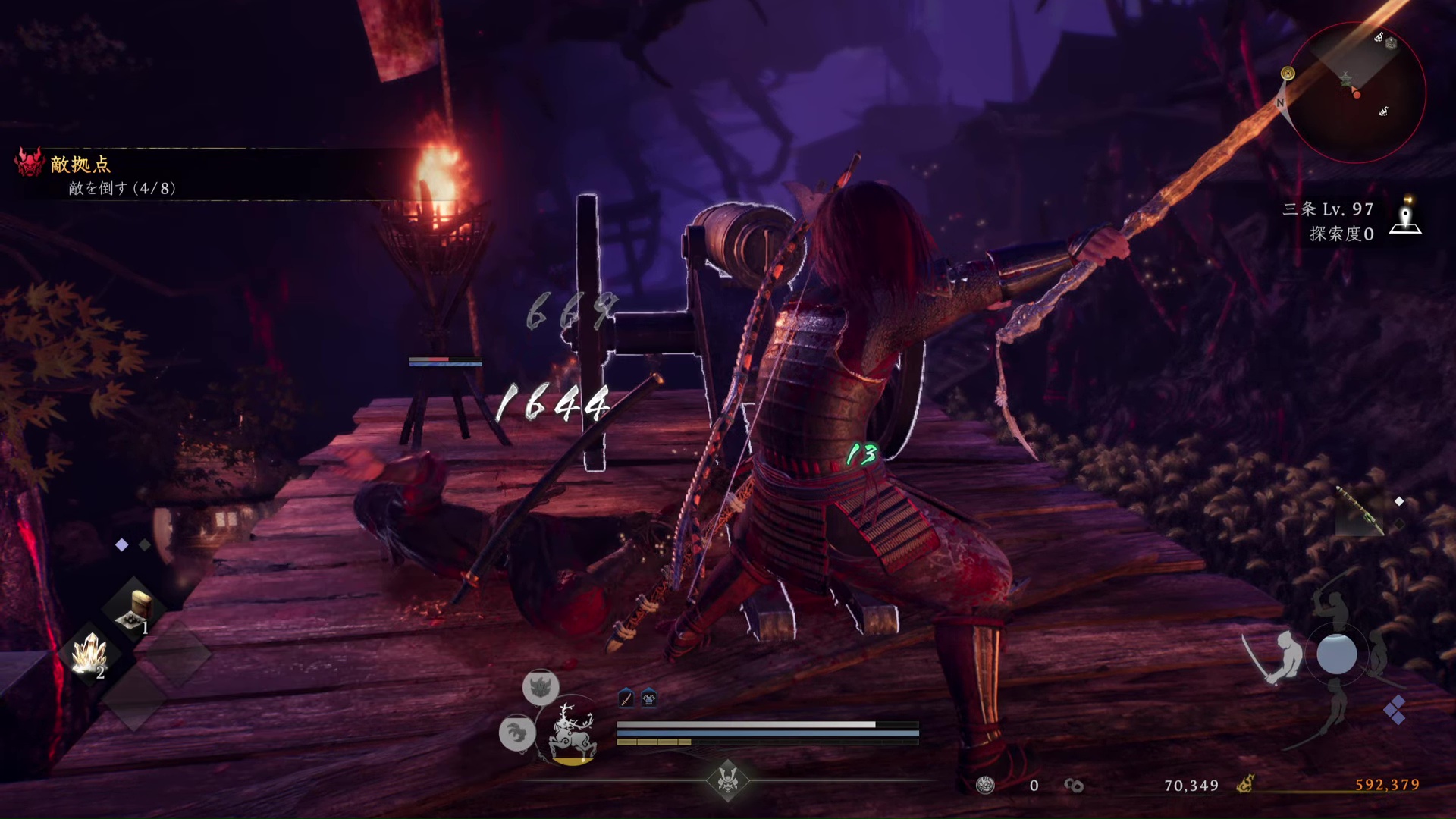Trigger the demon mask yokai ability
Image resolution: width=1456 pixels, height=819 pixels.
pyautogui.click(x=541, y=687)
